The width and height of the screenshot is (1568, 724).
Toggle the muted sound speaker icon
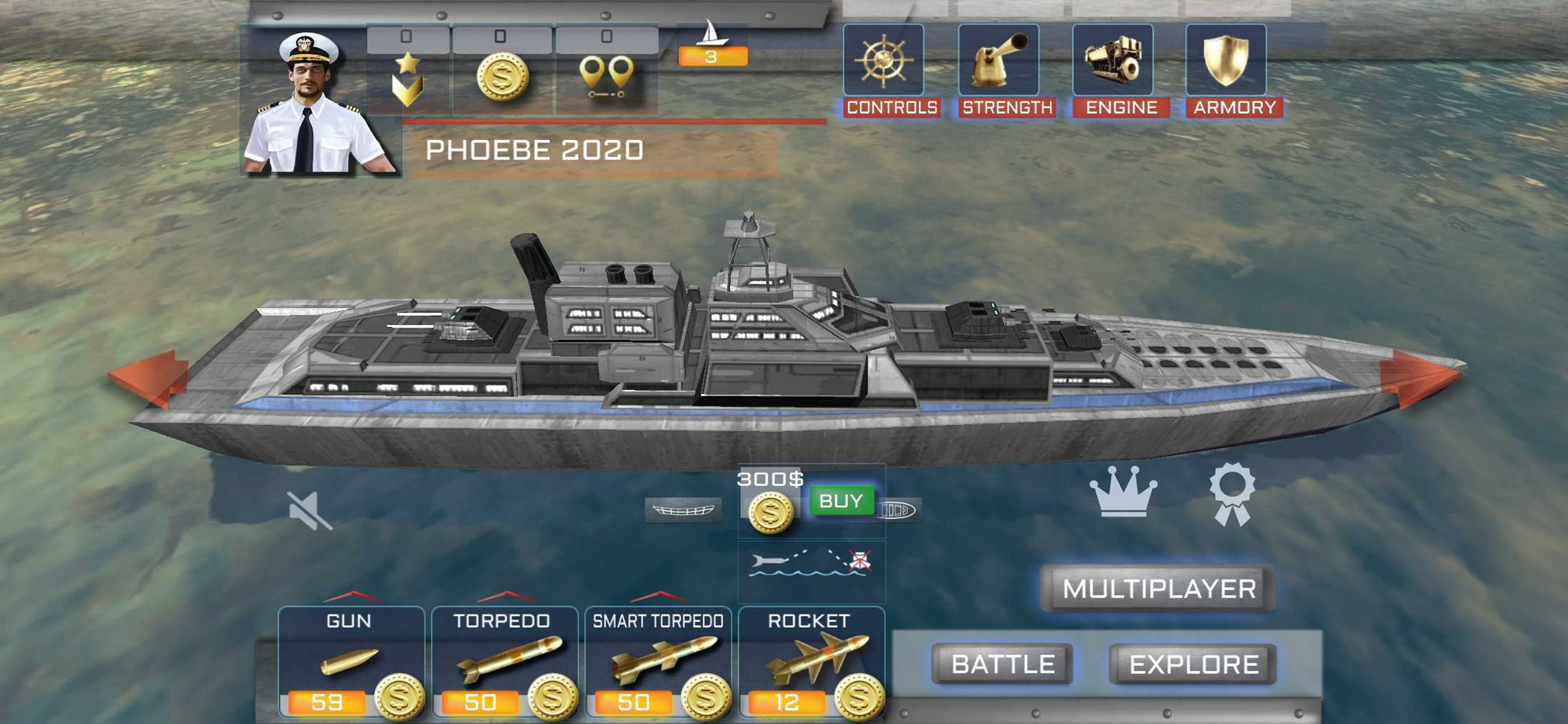pyautogui.click(x=310, y=511)
